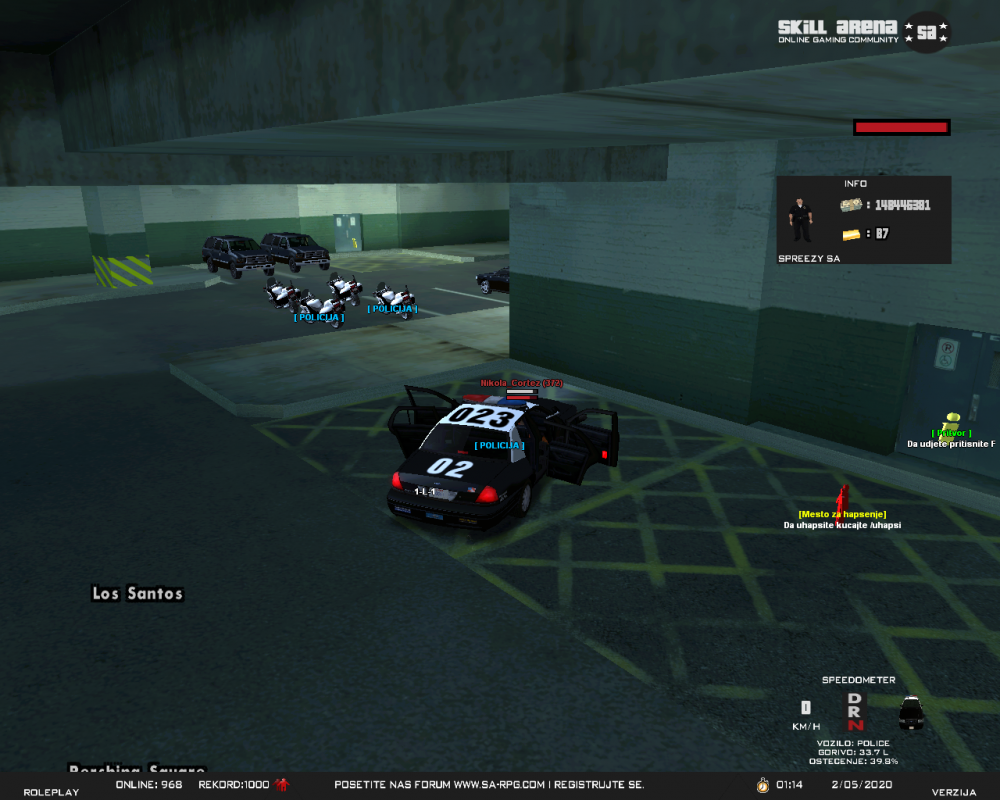Click the ROLEPLAY label in the bottom bar
1000x800 pixels.
pos(51,792)
